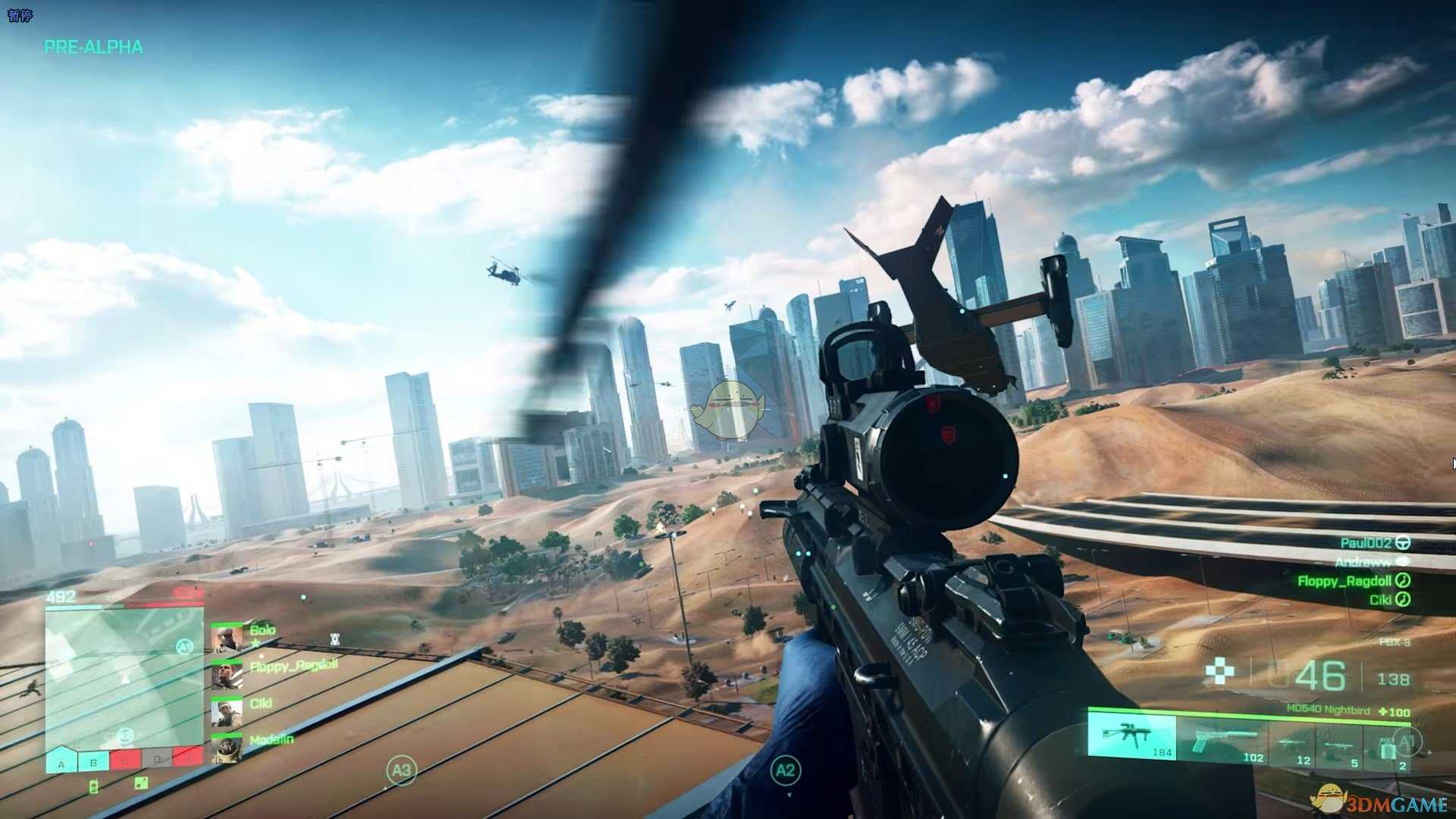Select the A3 objective marker
1456x819 pixels.
coord(401,770)
